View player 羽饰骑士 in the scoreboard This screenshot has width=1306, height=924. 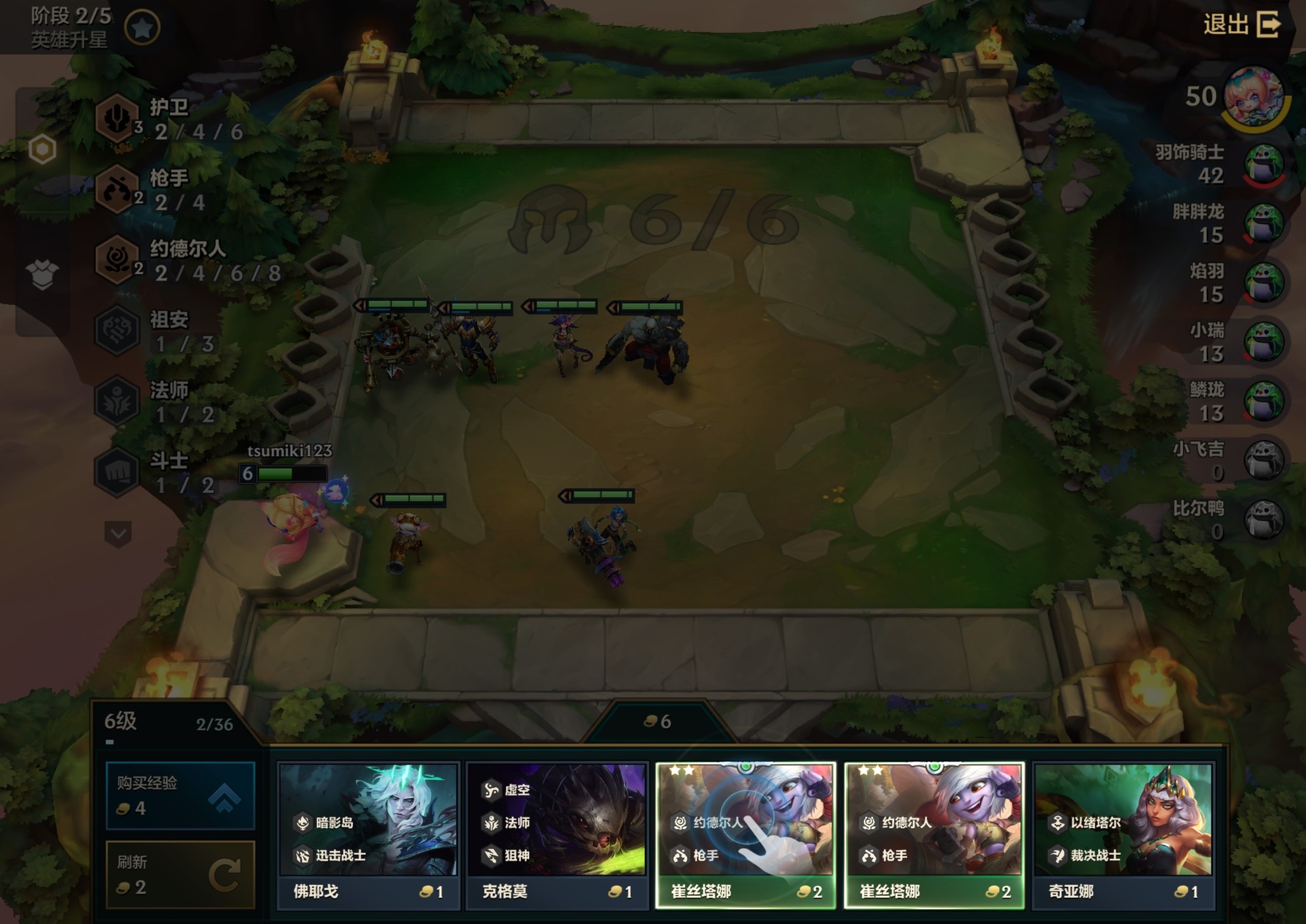(x=1264, y=164)
